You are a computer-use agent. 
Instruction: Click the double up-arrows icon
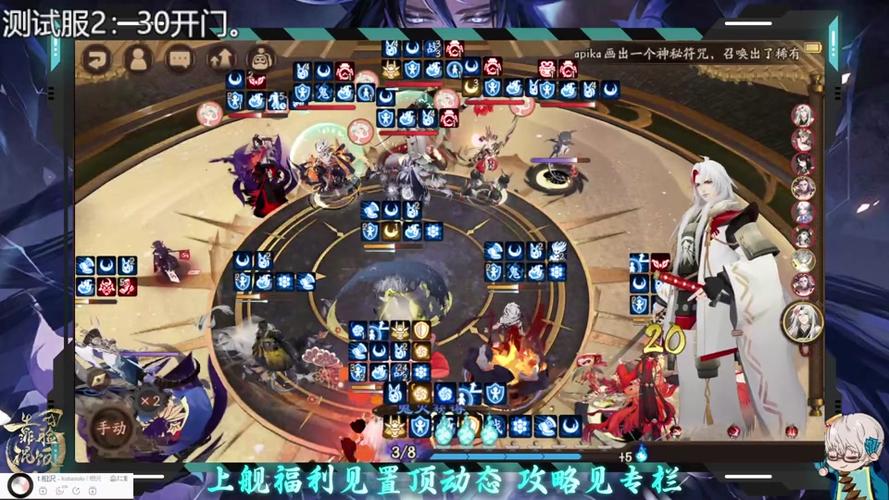point(220,58)
